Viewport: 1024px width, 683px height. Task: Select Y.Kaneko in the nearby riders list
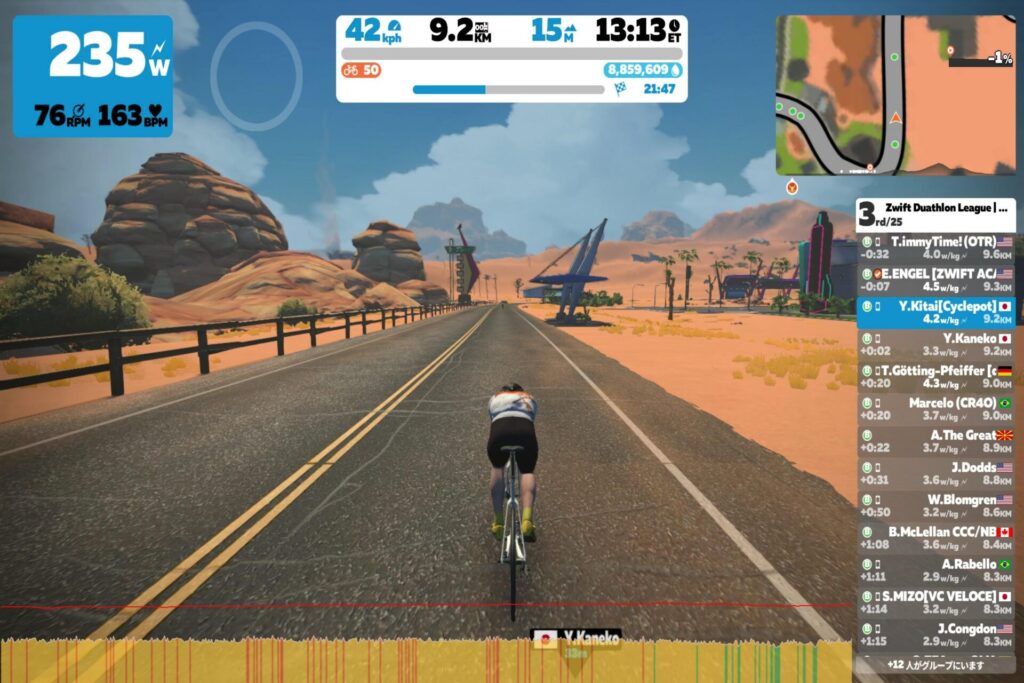tap(936, 344)
